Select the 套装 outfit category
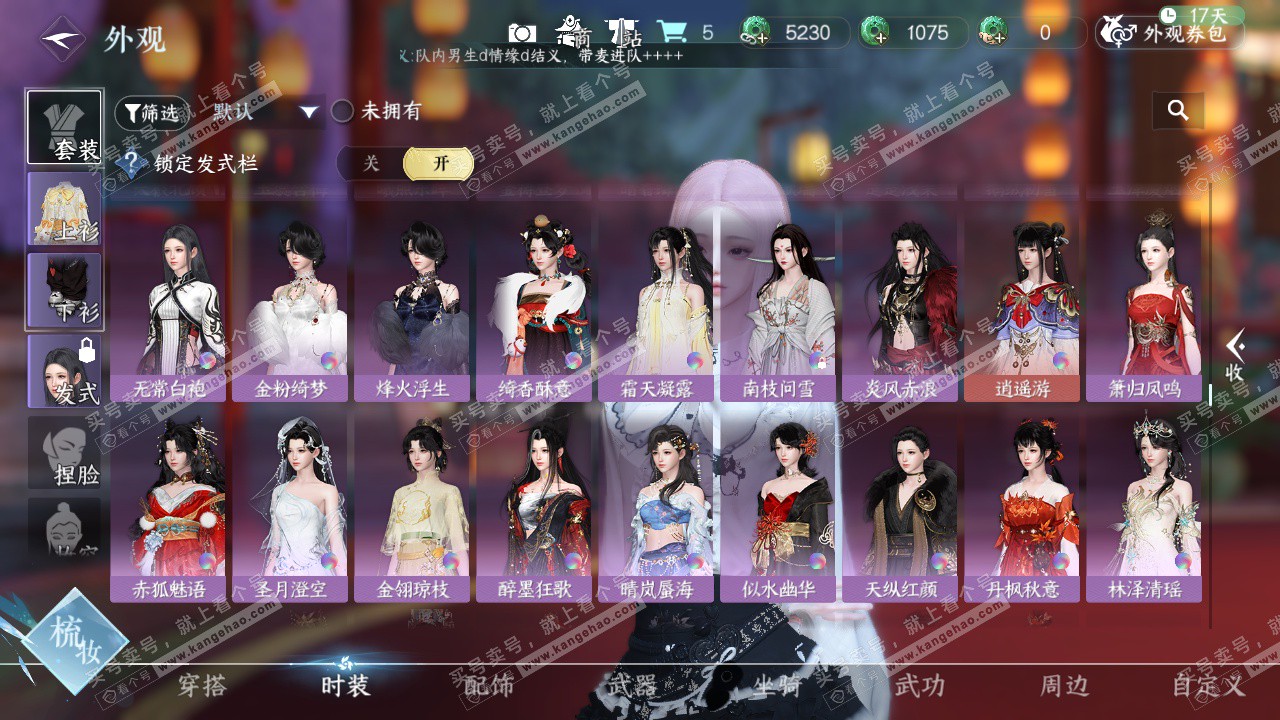The image size is (1280, 720). [64, 128]
